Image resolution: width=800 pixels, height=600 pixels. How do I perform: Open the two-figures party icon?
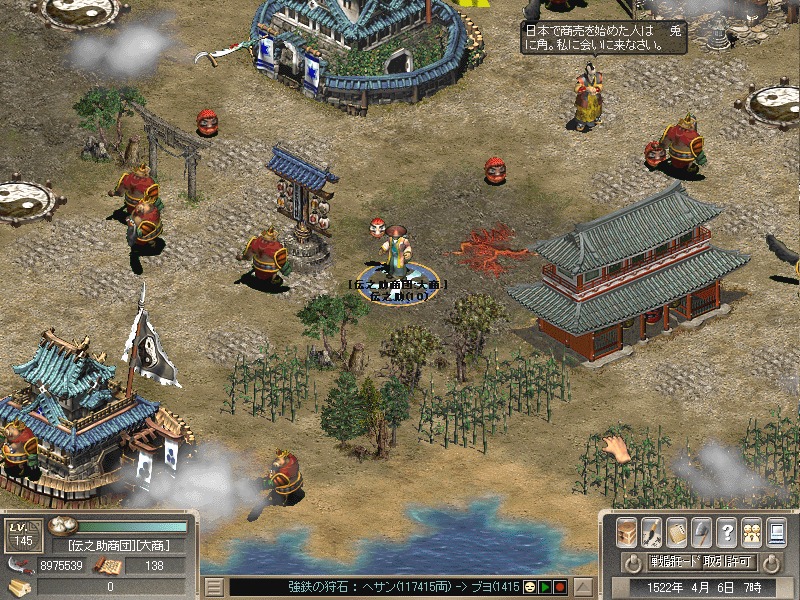[751, 531]
